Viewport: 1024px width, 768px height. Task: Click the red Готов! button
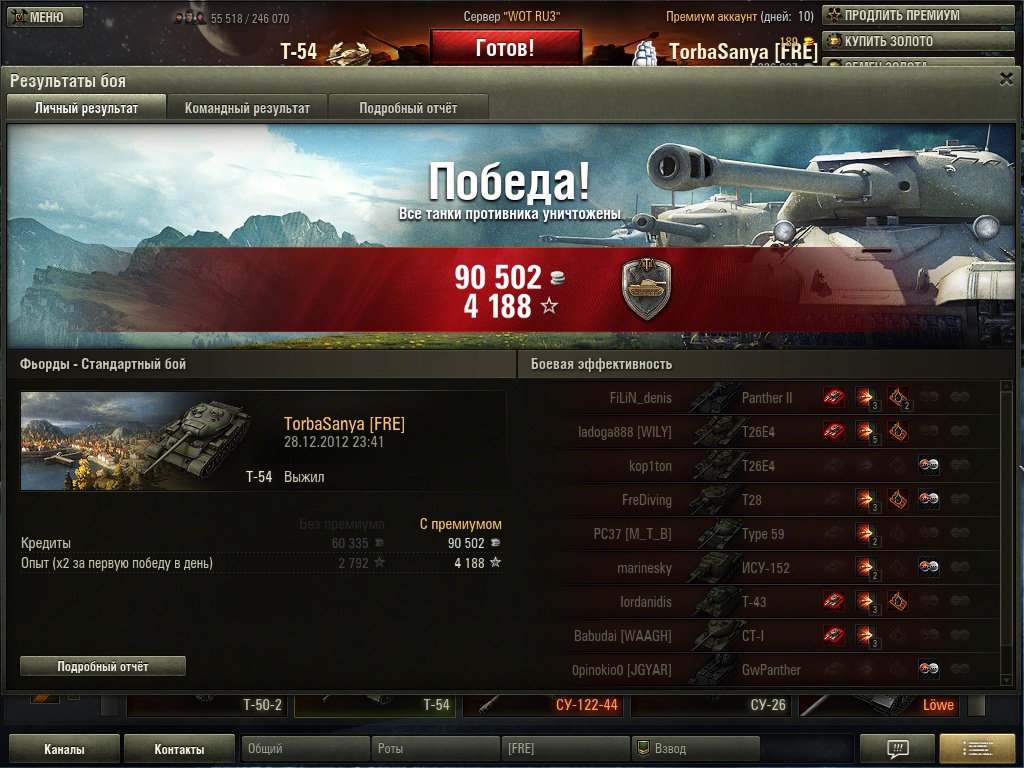click(x=505, y=47)
